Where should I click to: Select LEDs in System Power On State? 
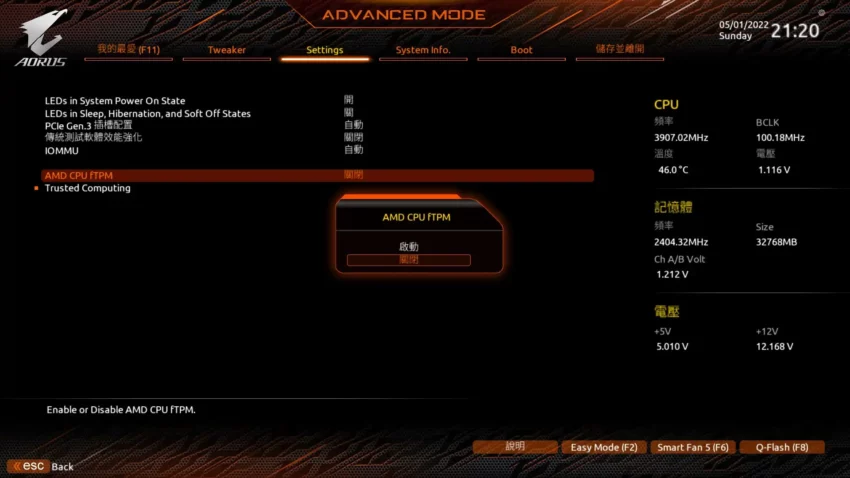115,101
